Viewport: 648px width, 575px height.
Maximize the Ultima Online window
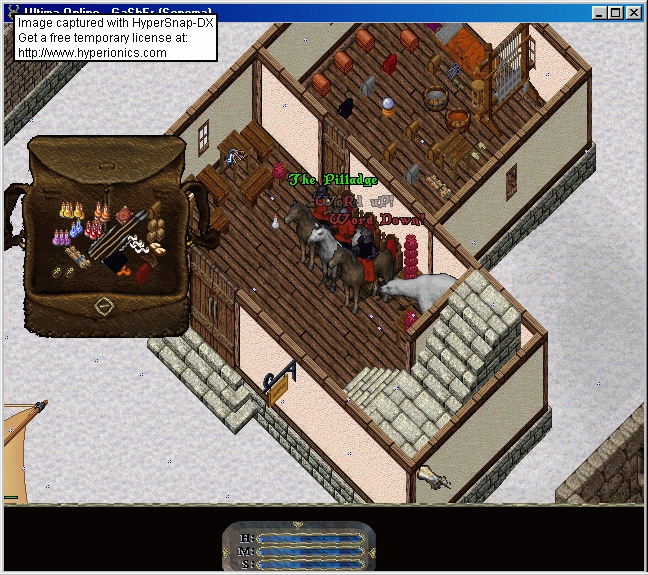point(617,12)
